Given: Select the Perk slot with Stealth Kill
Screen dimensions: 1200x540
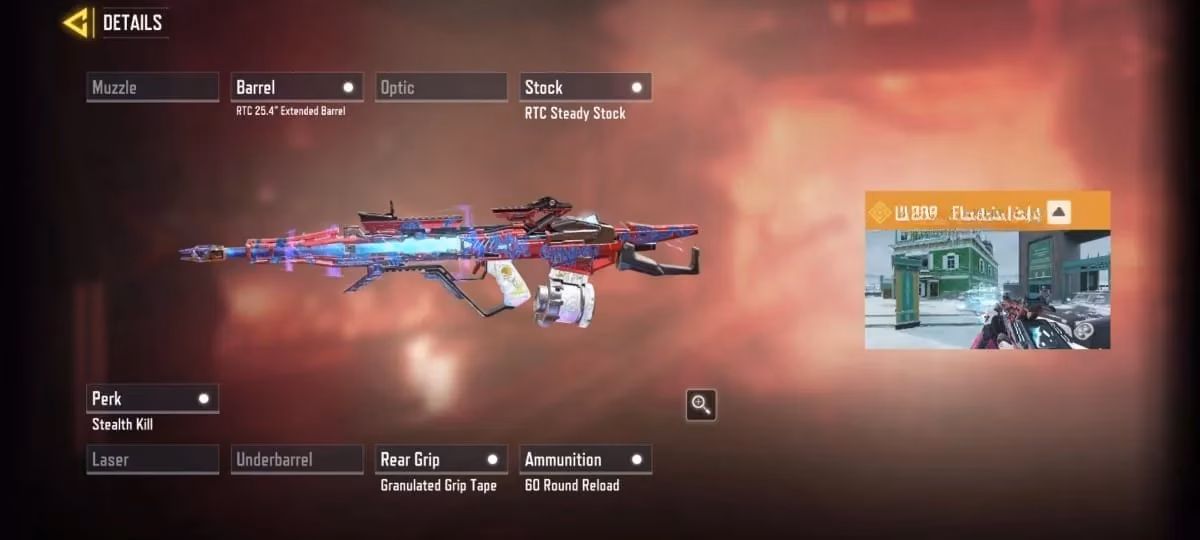Looking at the screenshot, I should [153, 398].
